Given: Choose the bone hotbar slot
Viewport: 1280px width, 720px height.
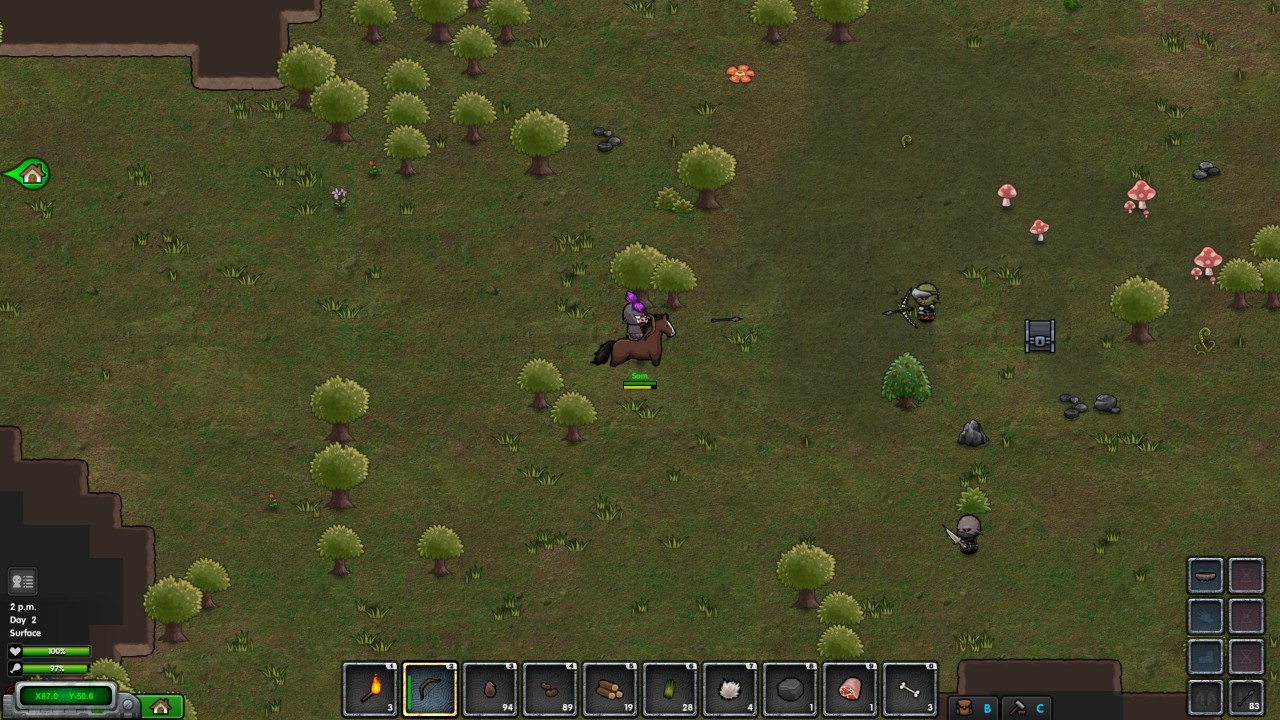Looking at the screenshot, I should (910, 690).
